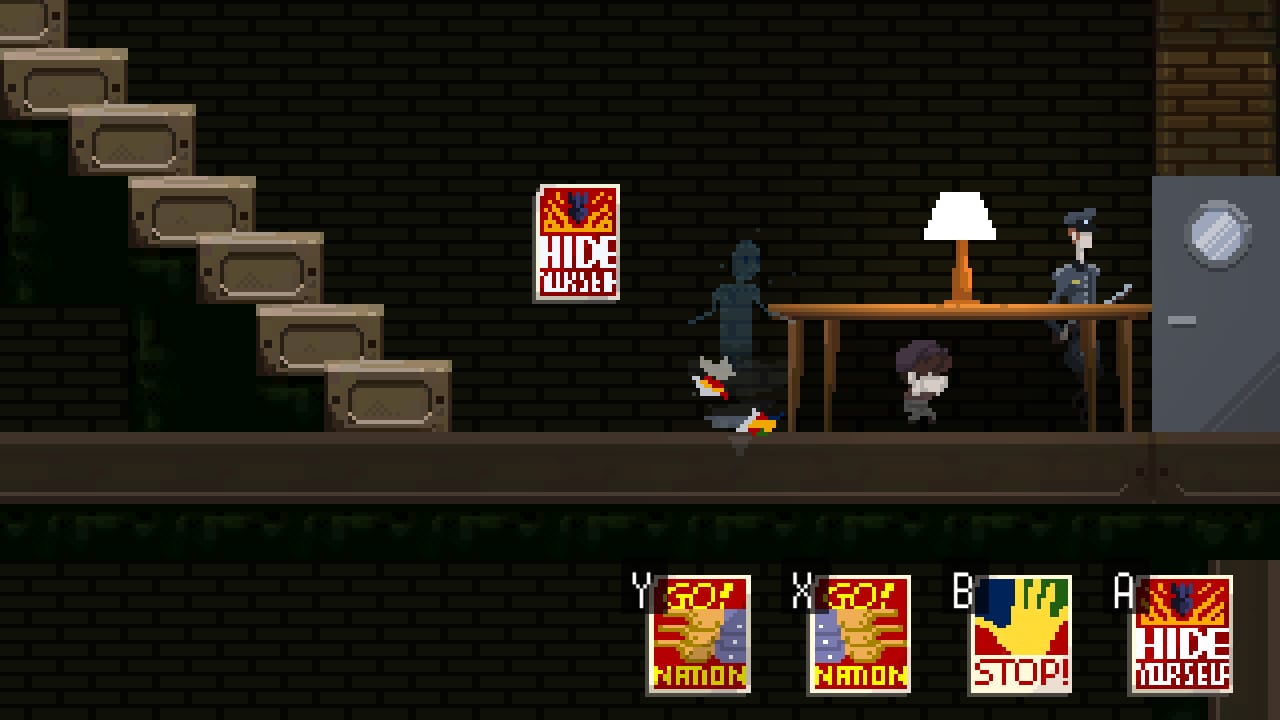Image resolution: width=1280 pixels, height=720 pixels.
Task: Click the crouching player character
Action: (920, 385)
